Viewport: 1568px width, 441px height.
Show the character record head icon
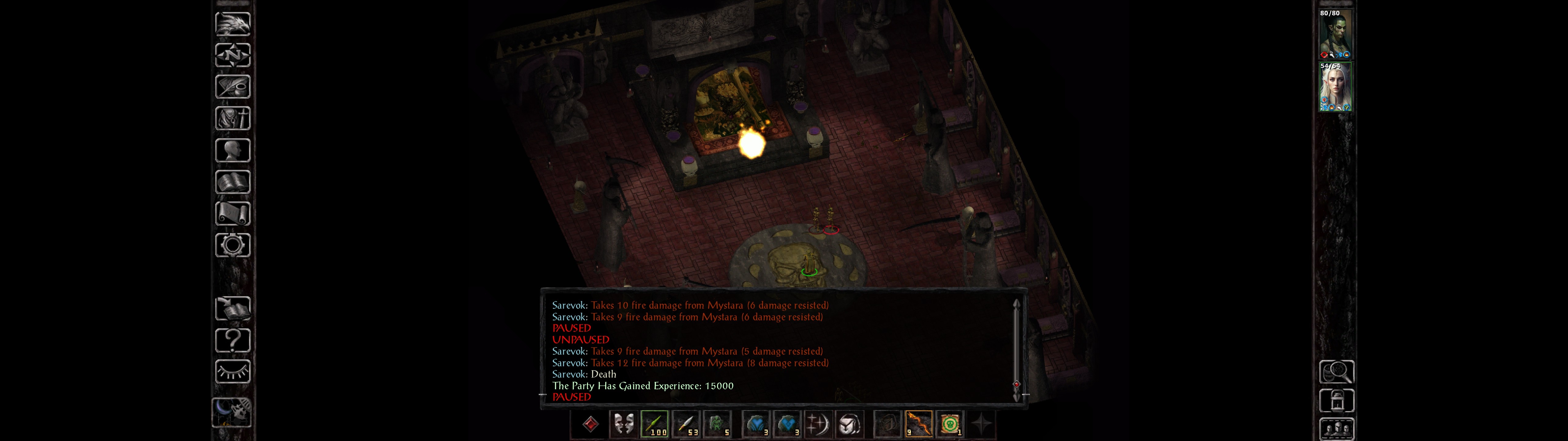(232, 150)
